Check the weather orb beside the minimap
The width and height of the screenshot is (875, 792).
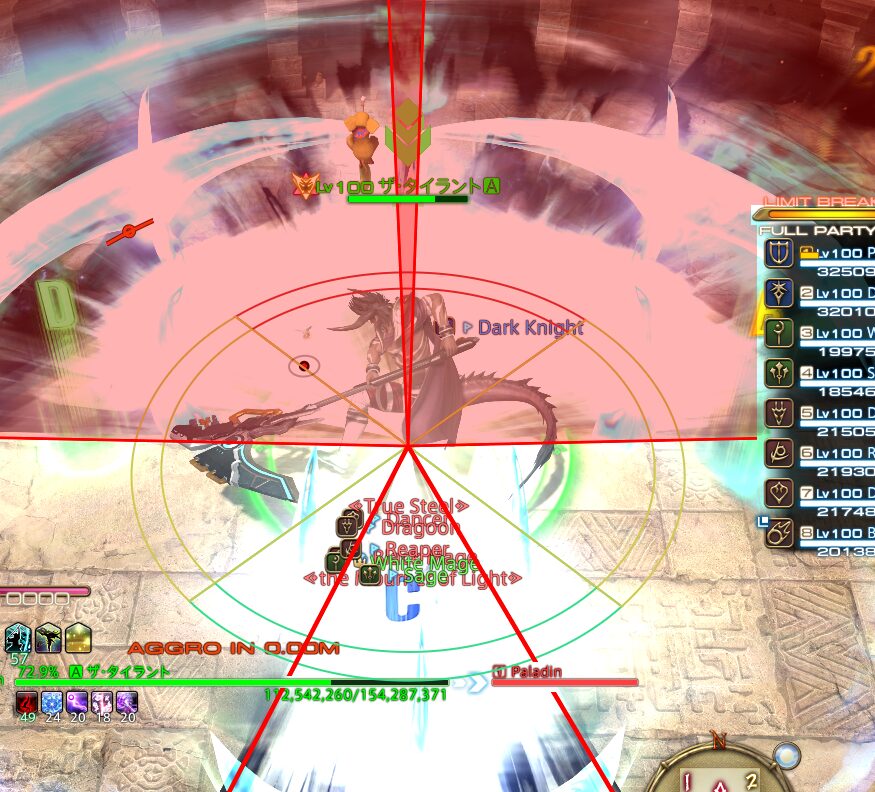(788, 756)
